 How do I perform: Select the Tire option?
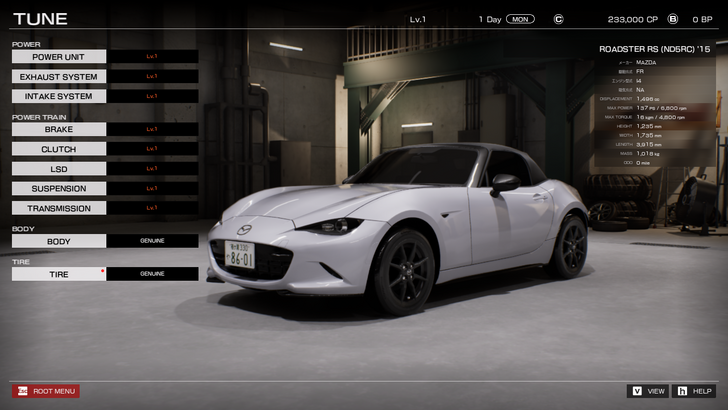click(x=59, y=273)
